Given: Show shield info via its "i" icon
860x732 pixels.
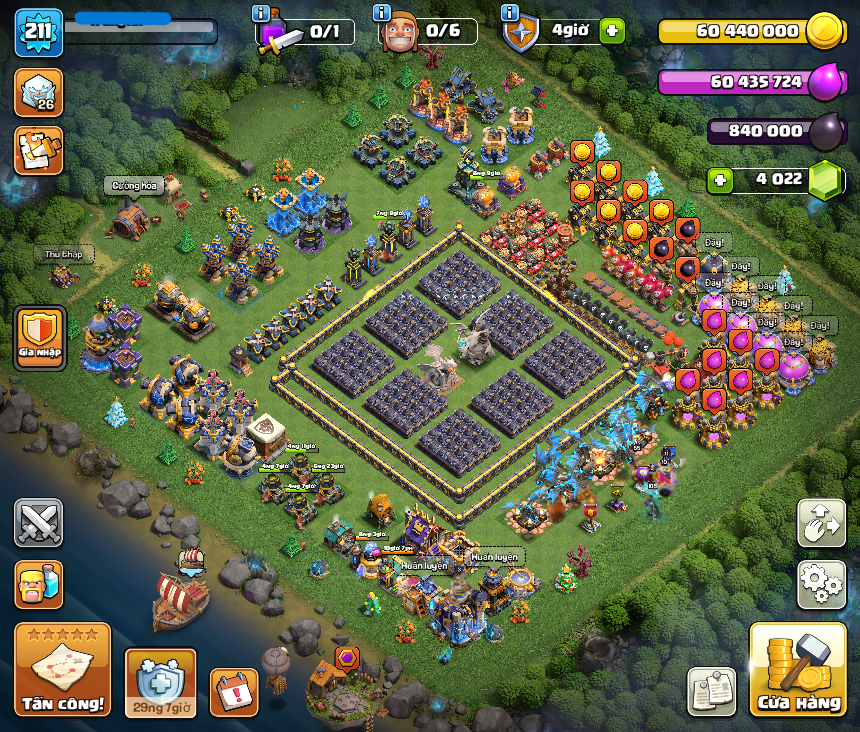Looking at the screenshot, I should pos(509,13).
